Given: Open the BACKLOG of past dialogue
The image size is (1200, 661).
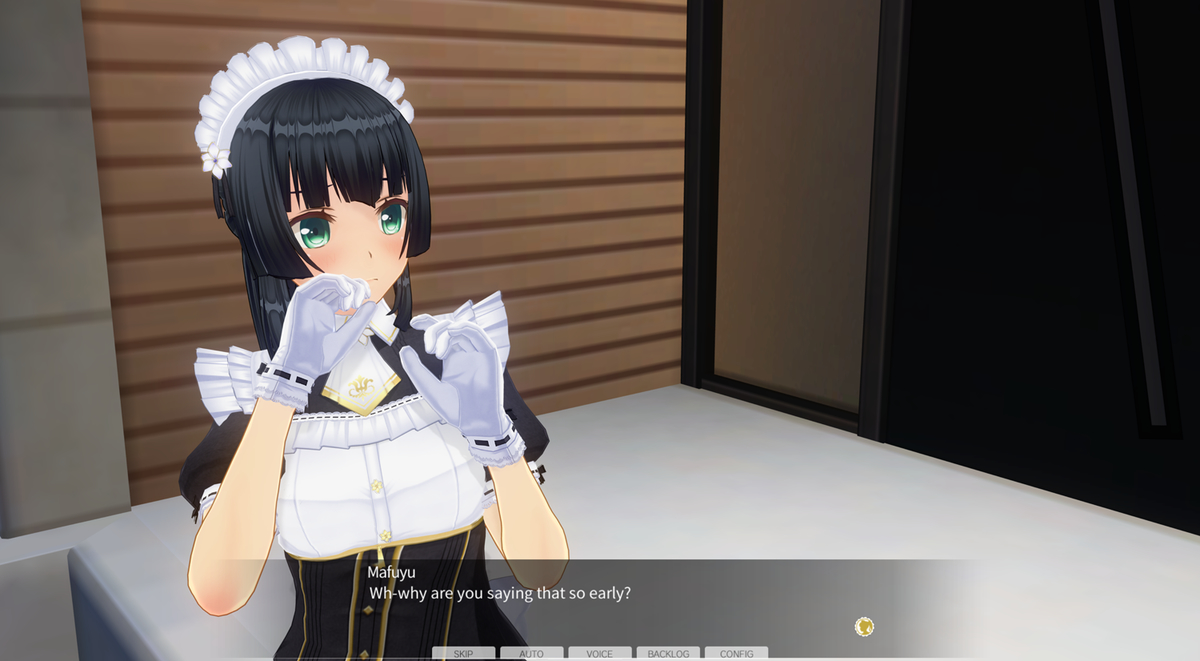Looking at the screenshot, I should click(x=668, y=654).
